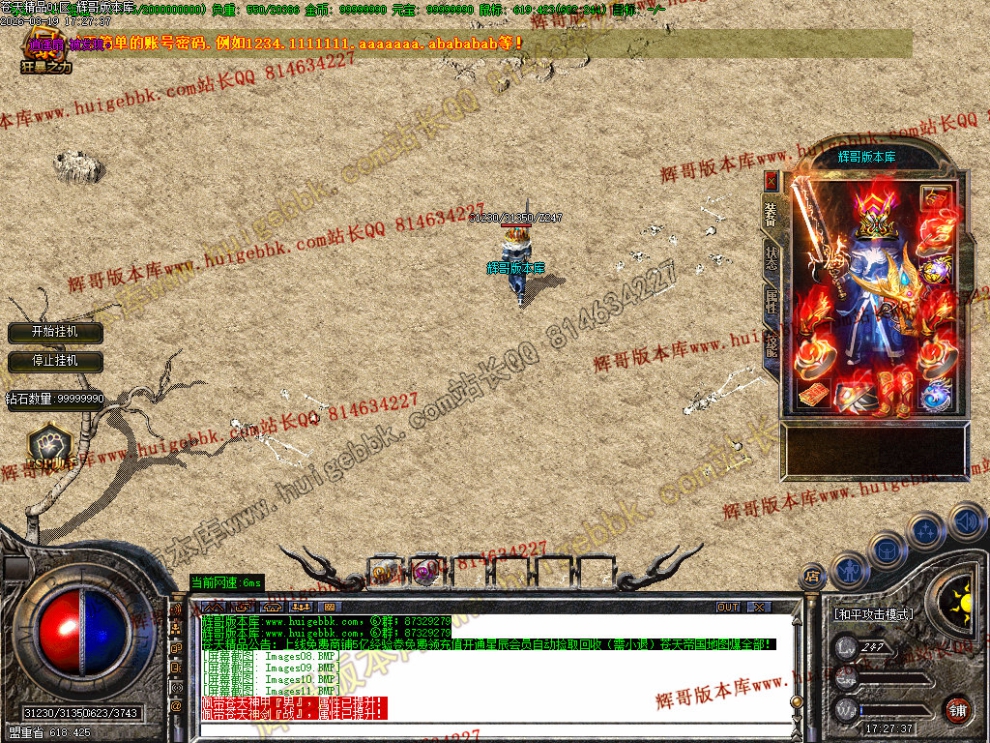Choose the purple gem medal slot
The image size is (990, 743).
point(937,270)
